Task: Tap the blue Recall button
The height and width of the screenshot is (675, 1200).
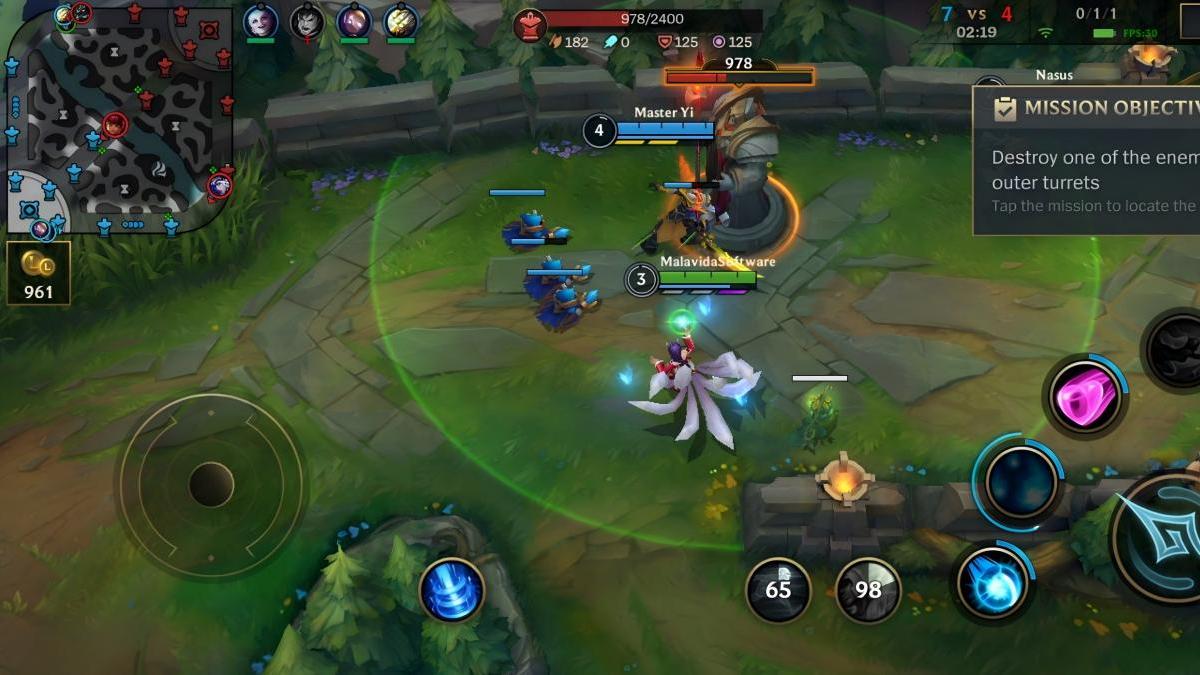Action: [452, 589]
